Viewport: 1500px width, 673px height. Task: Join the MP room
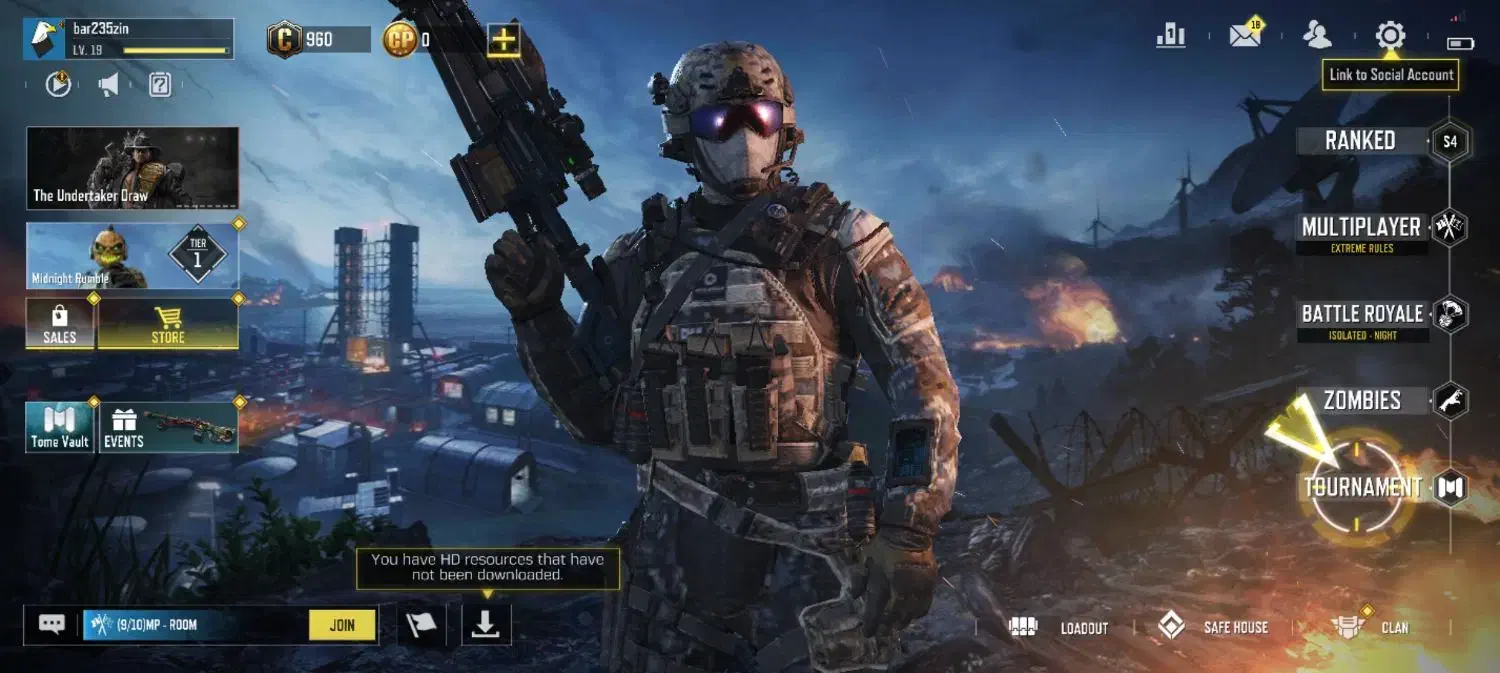(x=342, y=625)
